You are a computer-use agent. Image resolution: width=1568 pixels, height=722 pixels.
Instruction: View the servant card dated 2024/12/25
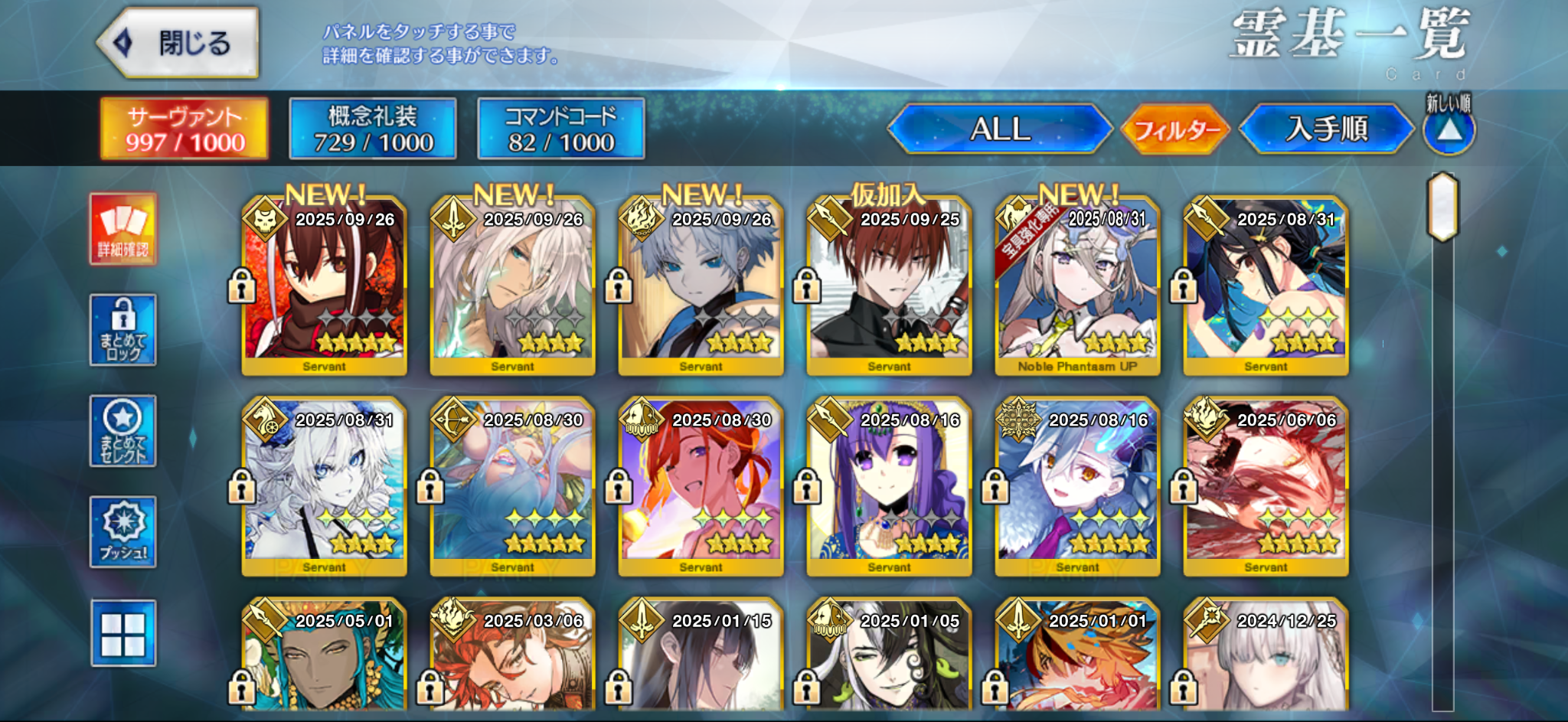coord(1266,658)
